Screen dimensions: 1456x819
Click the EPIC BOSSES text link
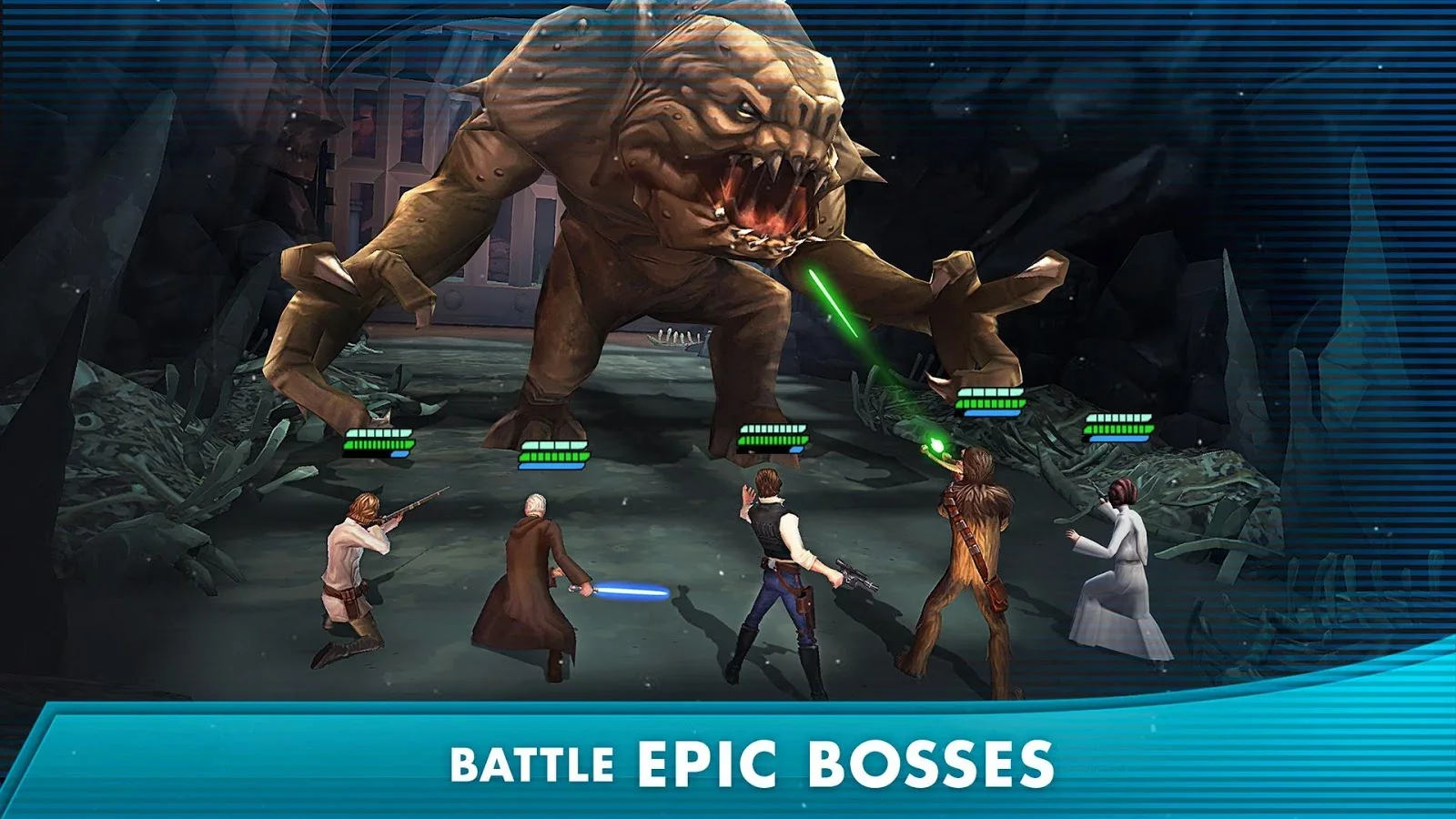(846, 760)
